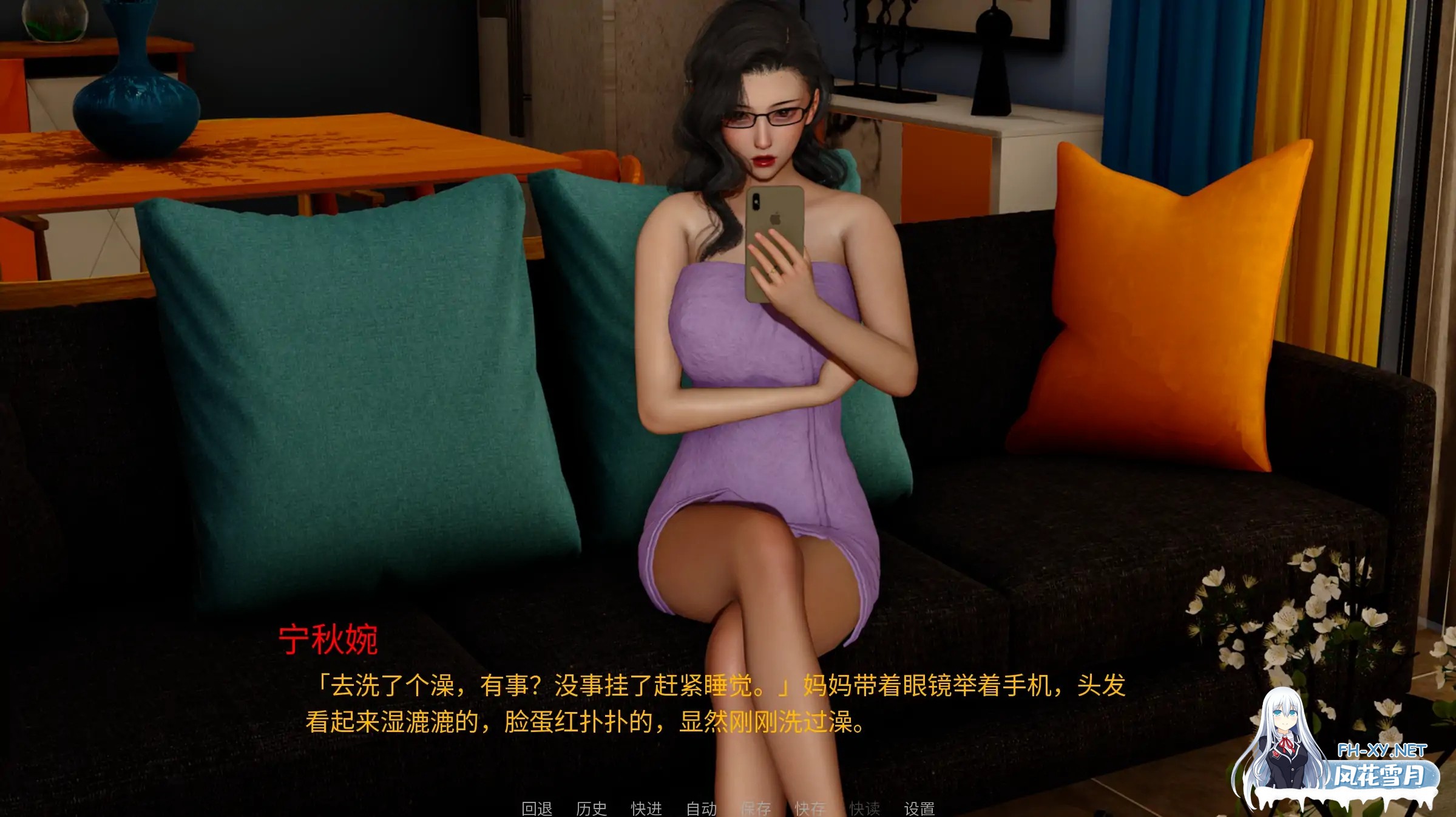Image resolution: width=1456 pixels, height=817 pixels.
Task: Access game configuration through 设置
Action: coord(920,807)
